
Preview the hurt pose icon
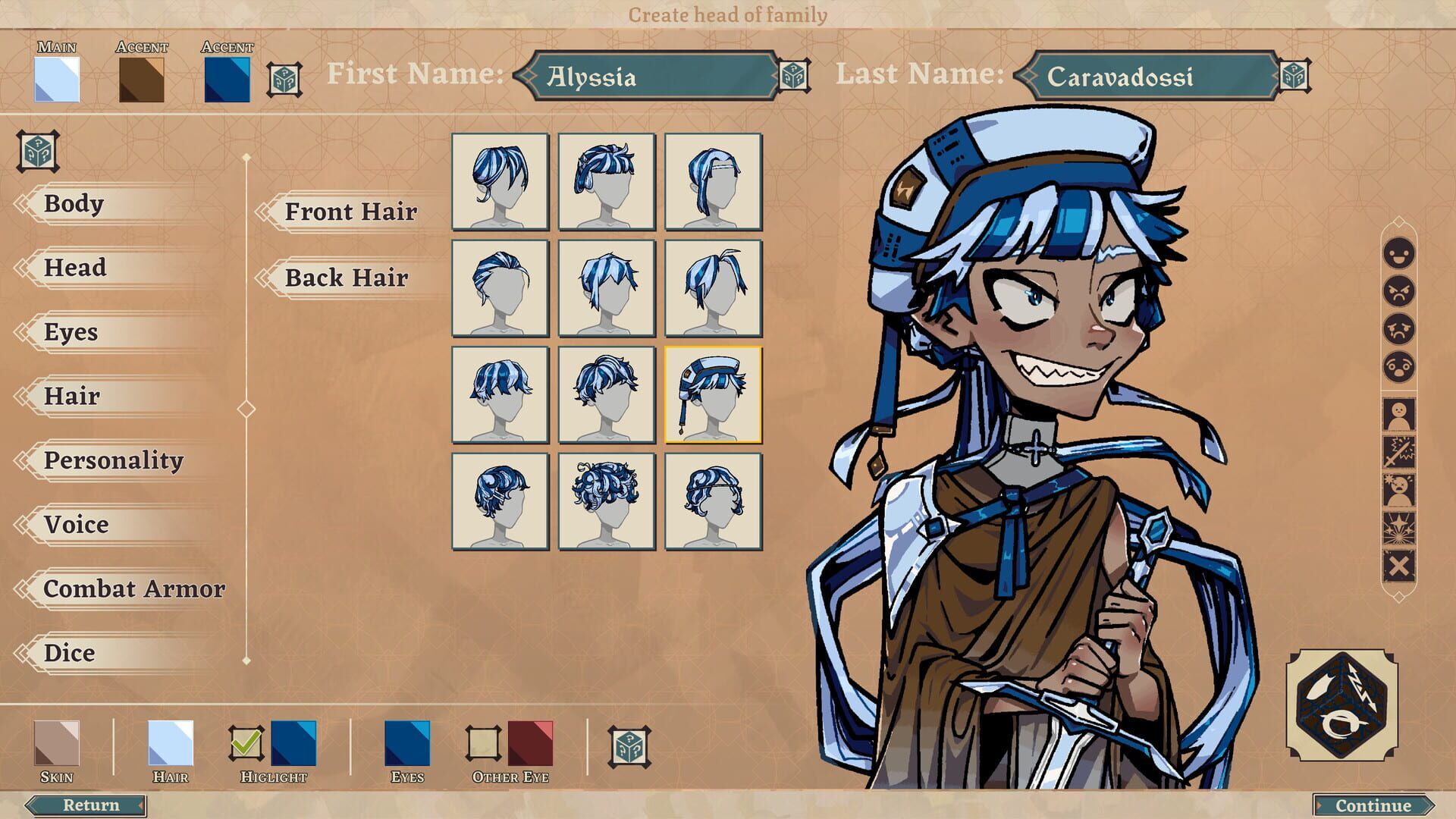click(1398, 489)
